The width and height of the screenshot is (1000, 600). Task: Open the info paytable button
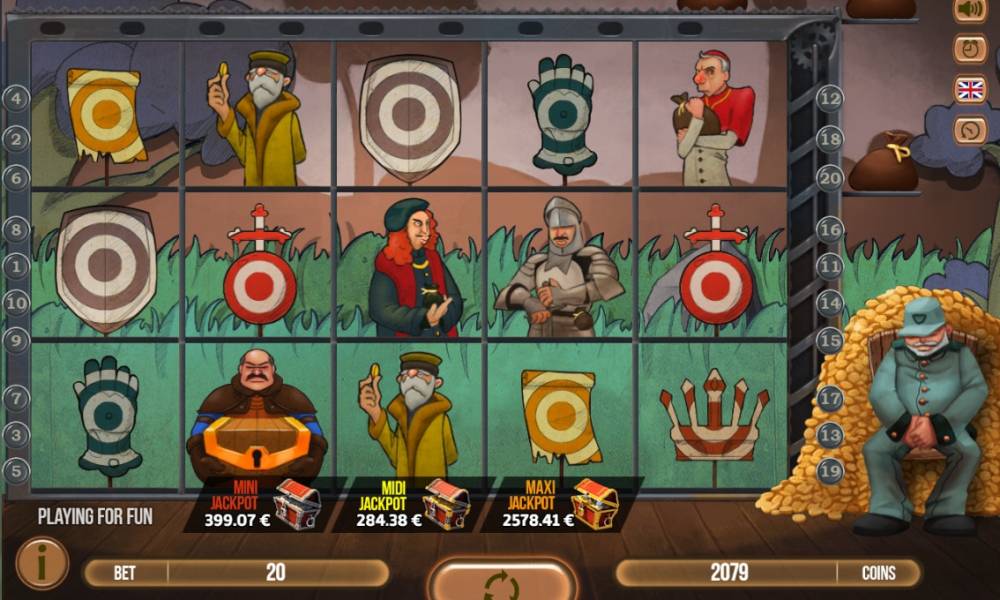point(42,563)
